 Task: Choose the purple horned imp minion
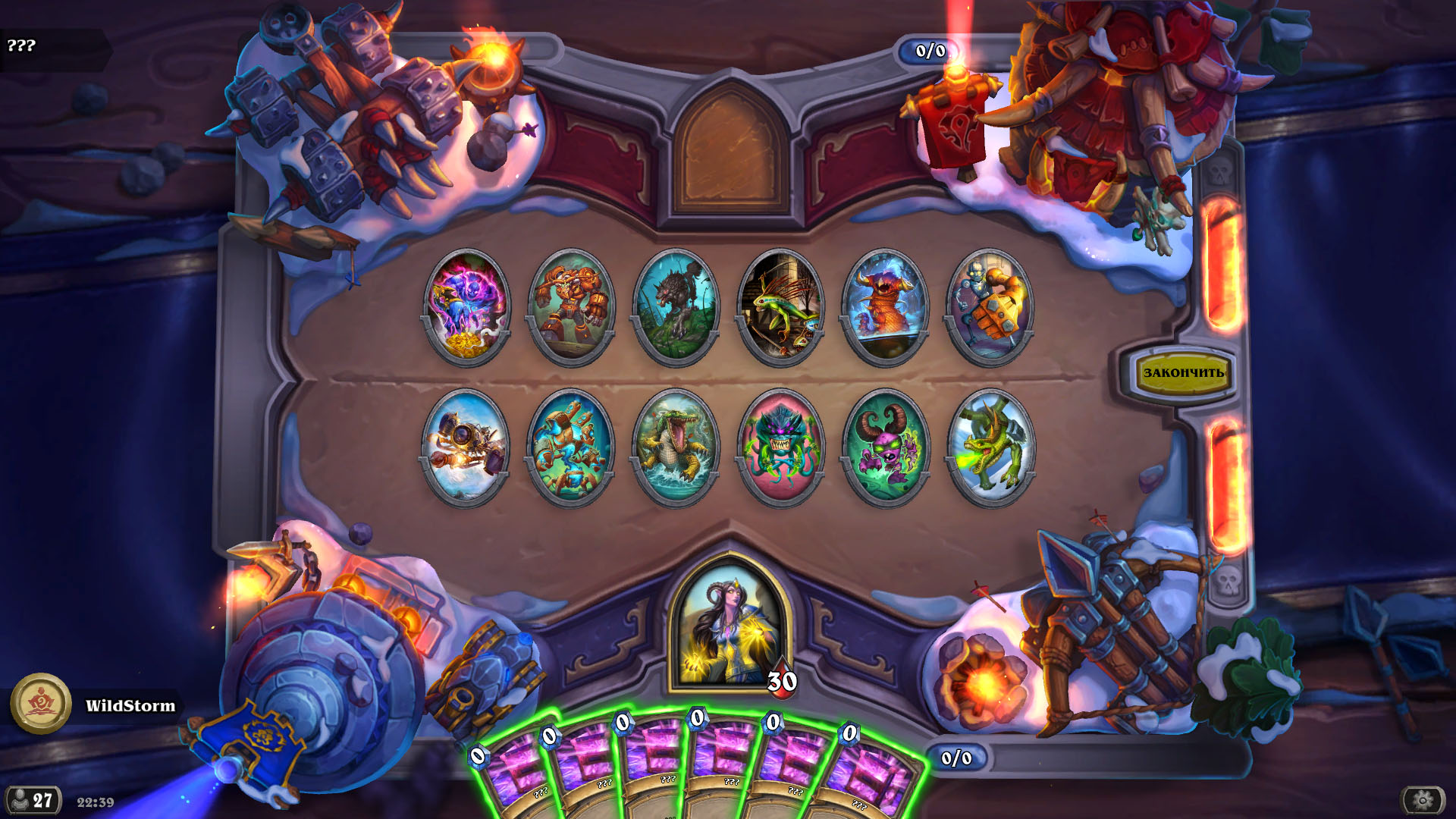tap(885, 447)
